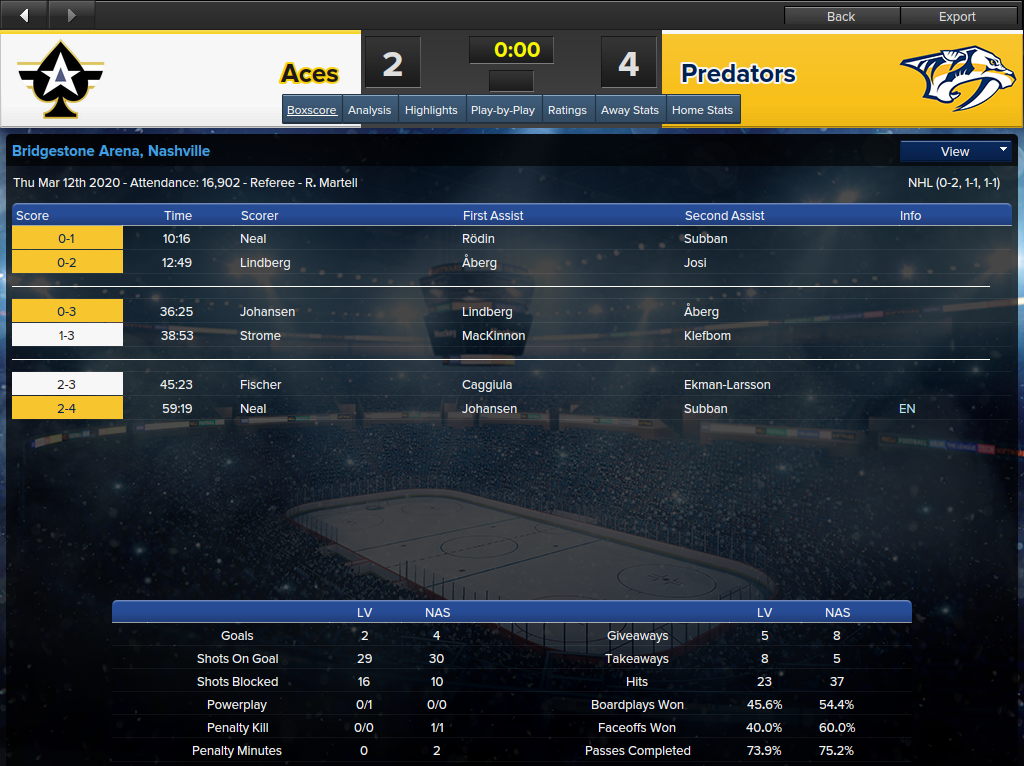Select goal scorer Fischer
The width and height of the screenshot is (1024, 766).
point(260,385)
